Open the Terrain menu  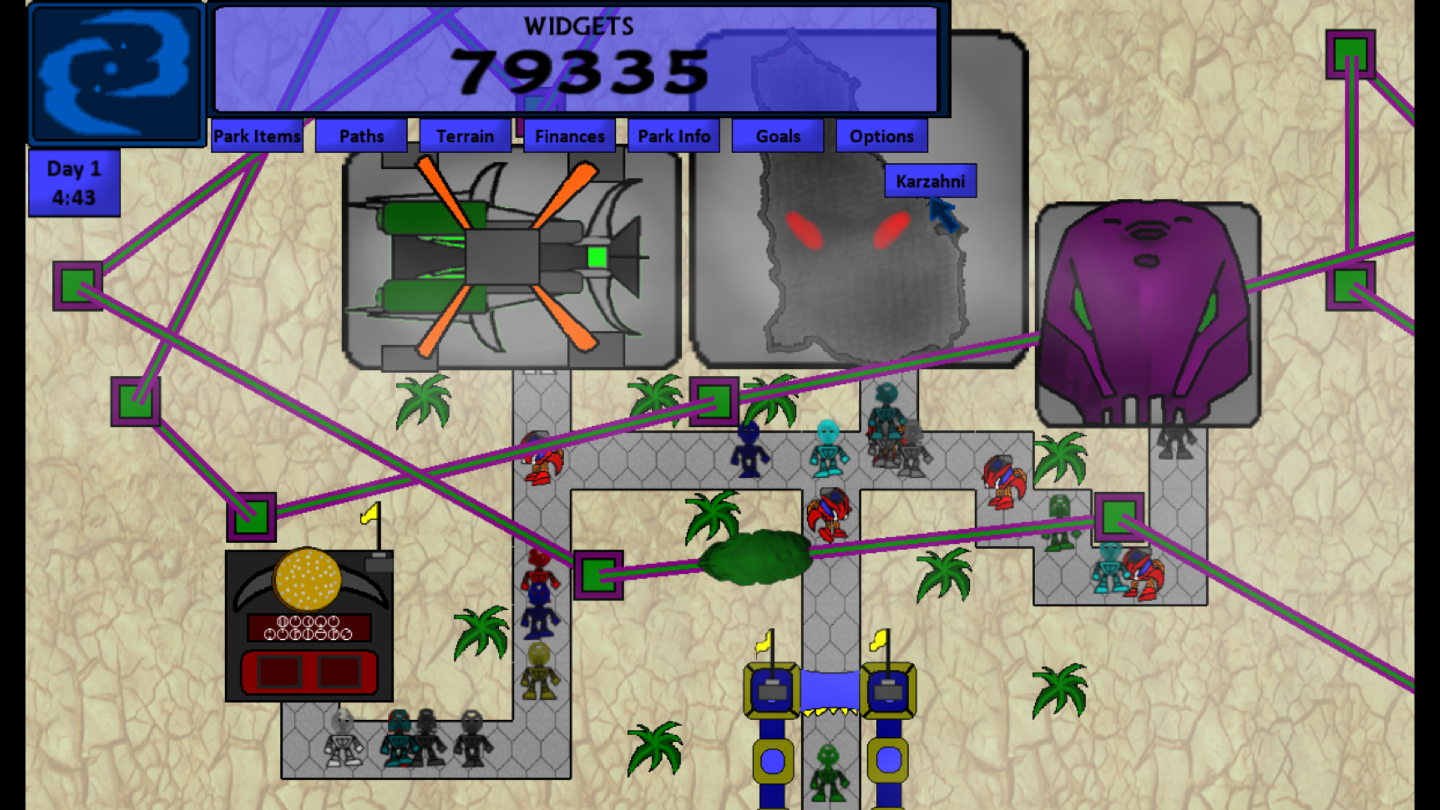pos(464,136)
